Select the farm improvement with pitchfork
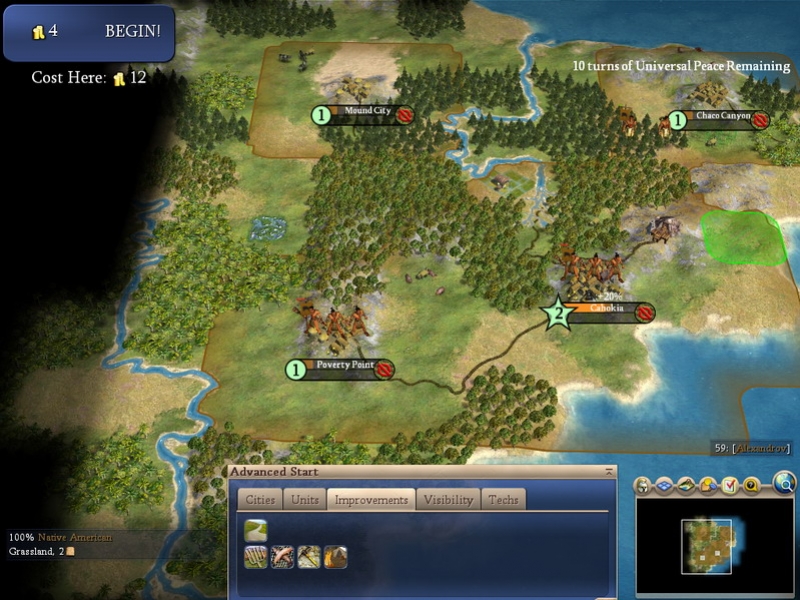 [x=255, y=557]
